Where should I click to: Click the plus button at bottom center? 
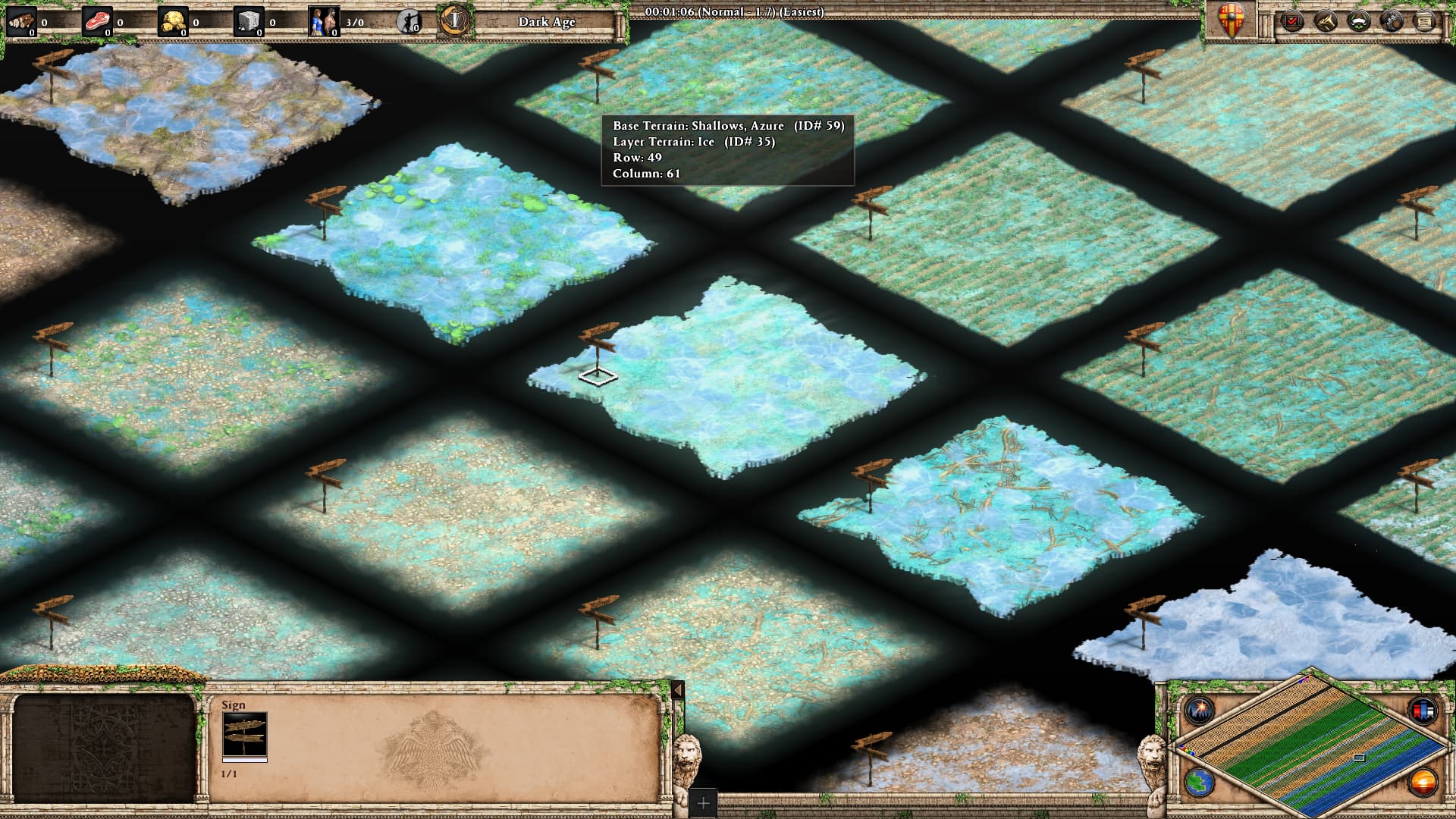click(x=703, y=803)
